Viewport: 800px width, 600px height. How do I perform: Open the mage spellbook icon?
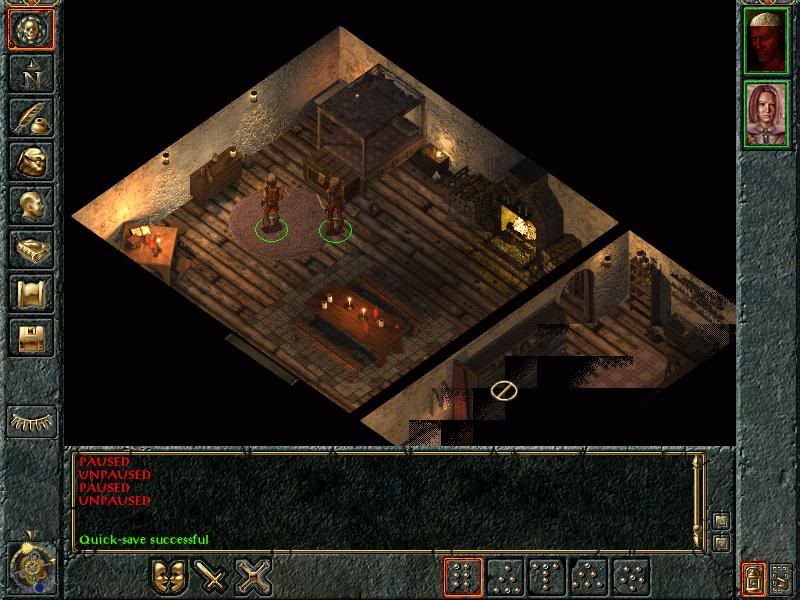tap(30, 249)
